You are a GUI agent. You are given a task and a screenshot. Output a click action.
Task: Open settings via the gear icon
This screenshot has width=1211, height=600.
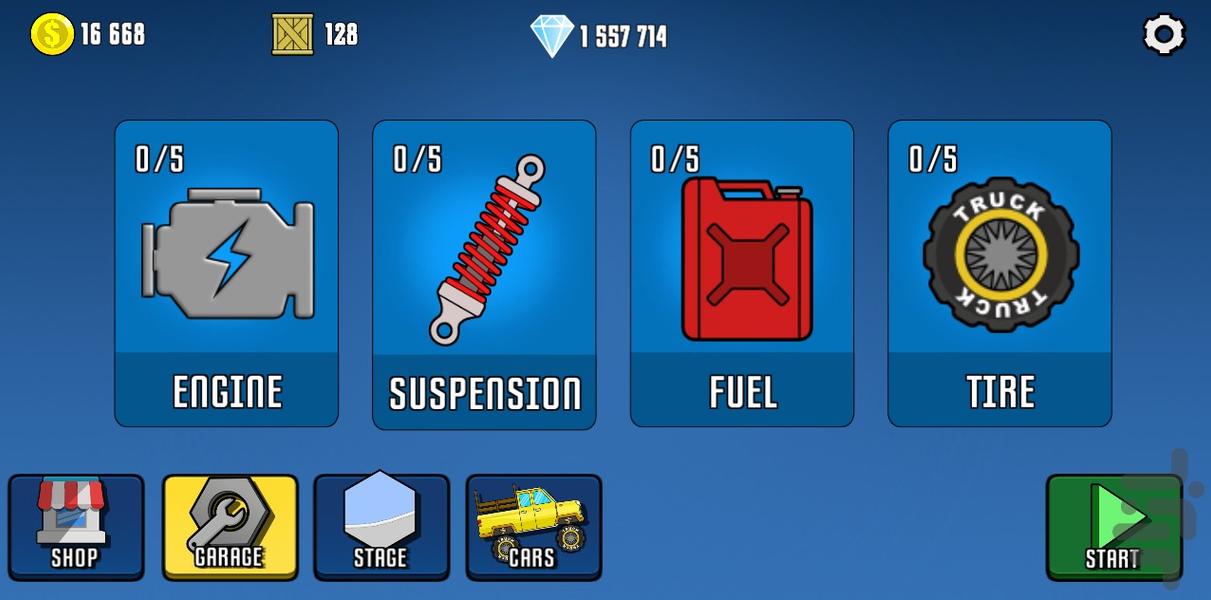pyautogui.click(x=1164, y=35)
